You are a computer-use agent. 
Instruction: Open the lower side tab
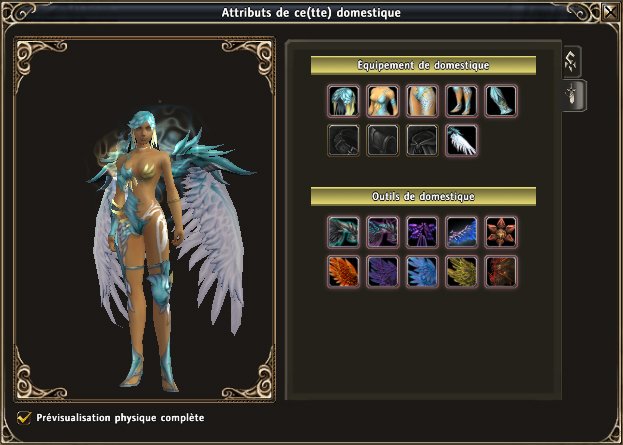coord(574,95)
